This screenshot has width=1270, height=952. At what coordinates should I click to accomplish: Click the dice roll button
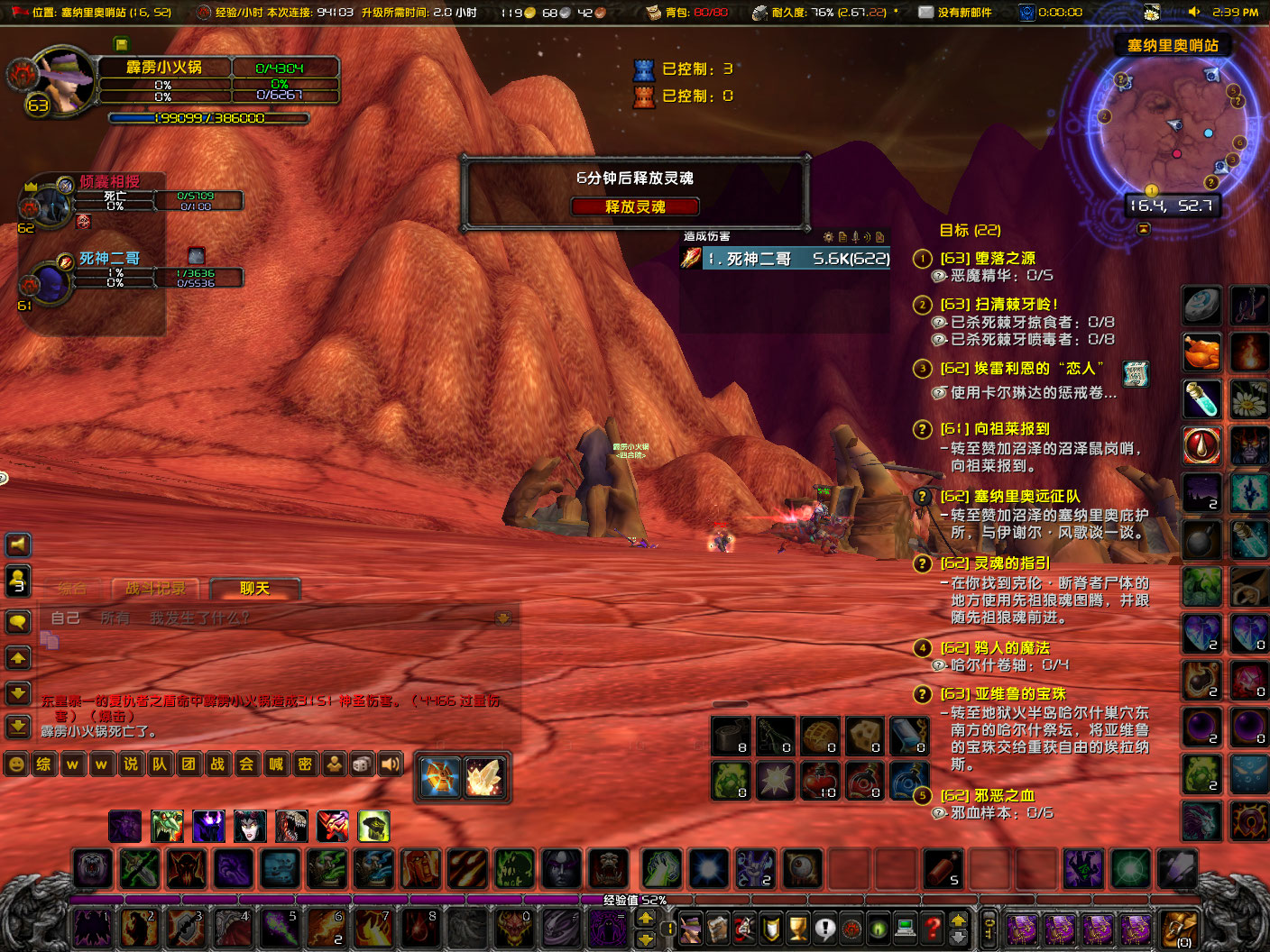tap(361, 764)
